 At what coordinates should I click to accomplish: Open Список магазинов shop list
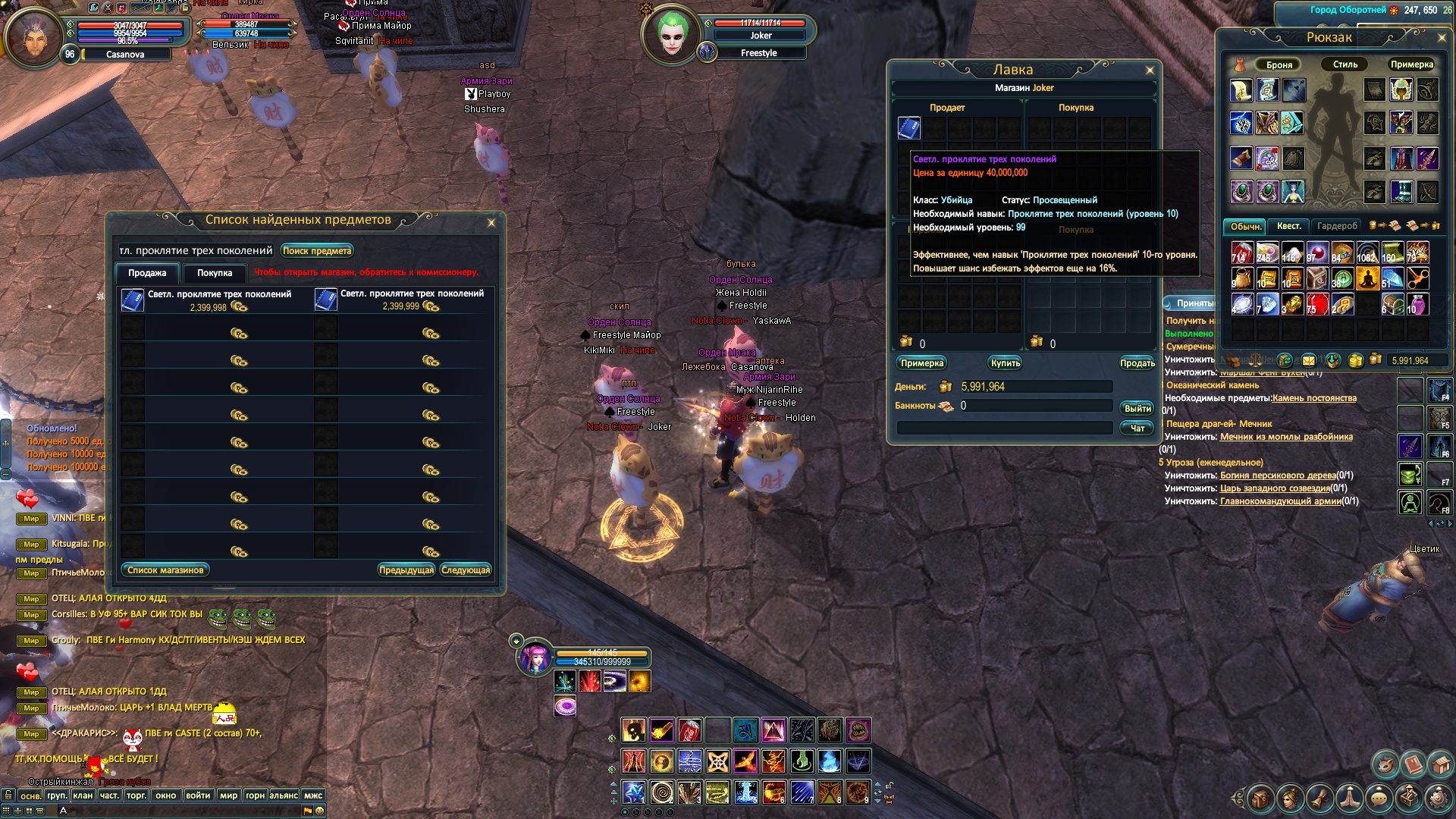(165, 570)
